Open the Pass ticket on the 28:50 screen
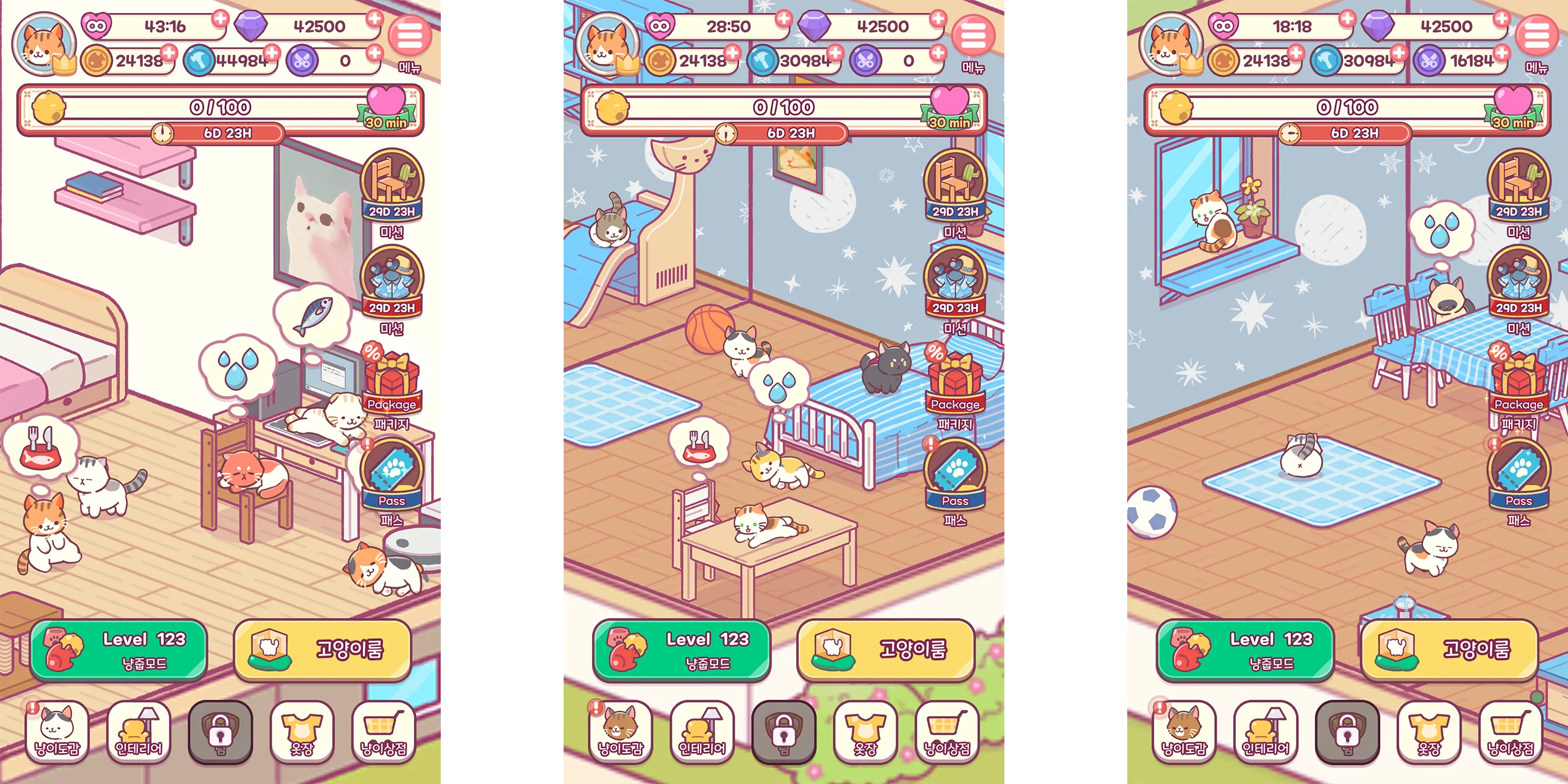 pos(955,474)
